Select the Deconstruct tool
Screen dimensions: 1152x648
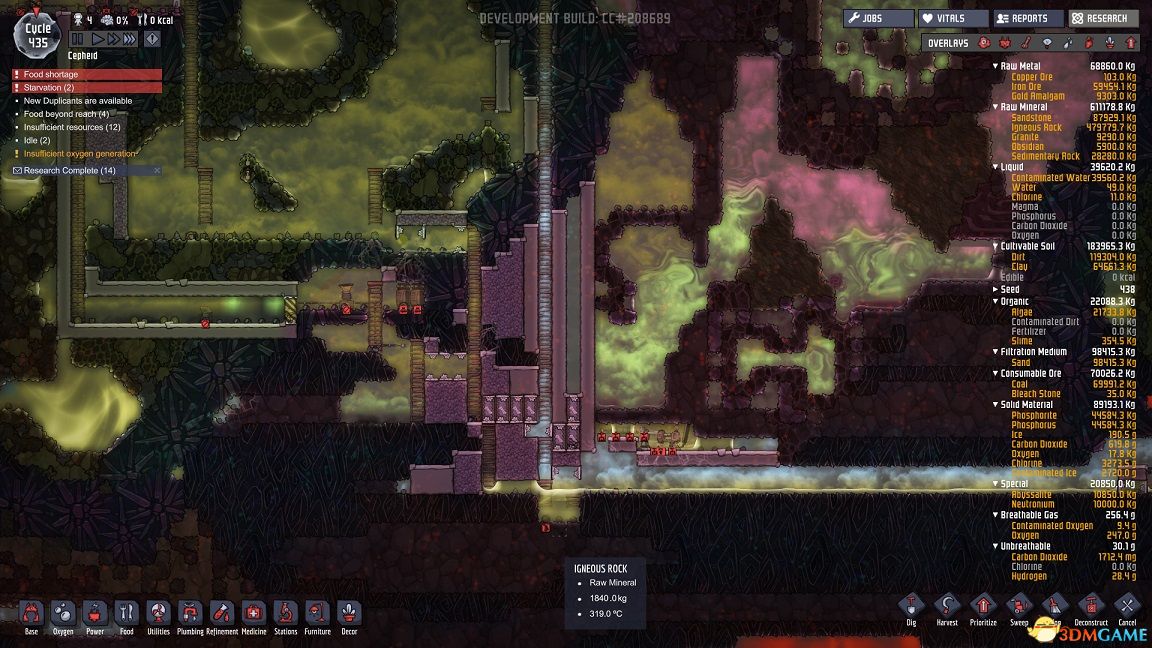[x=1090, y=605]
